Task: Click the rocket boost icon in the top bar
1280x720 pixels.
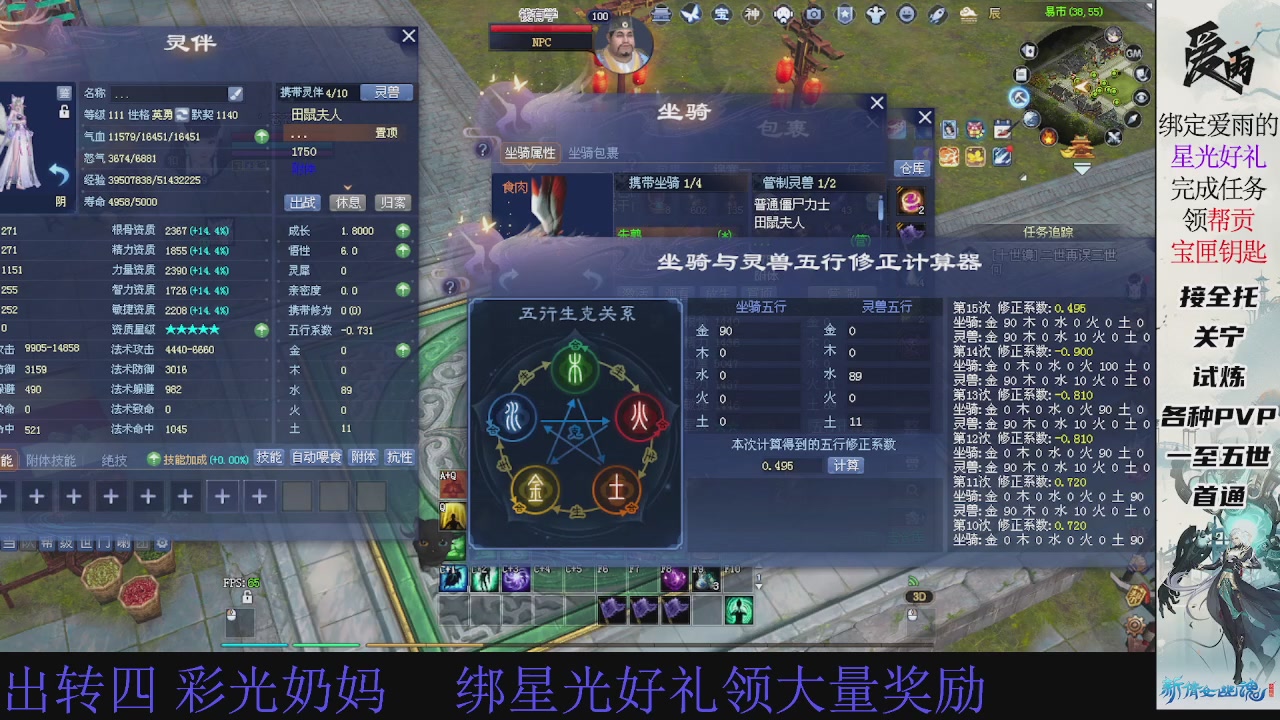Action: pyautogui.click(x=938, y=14)
